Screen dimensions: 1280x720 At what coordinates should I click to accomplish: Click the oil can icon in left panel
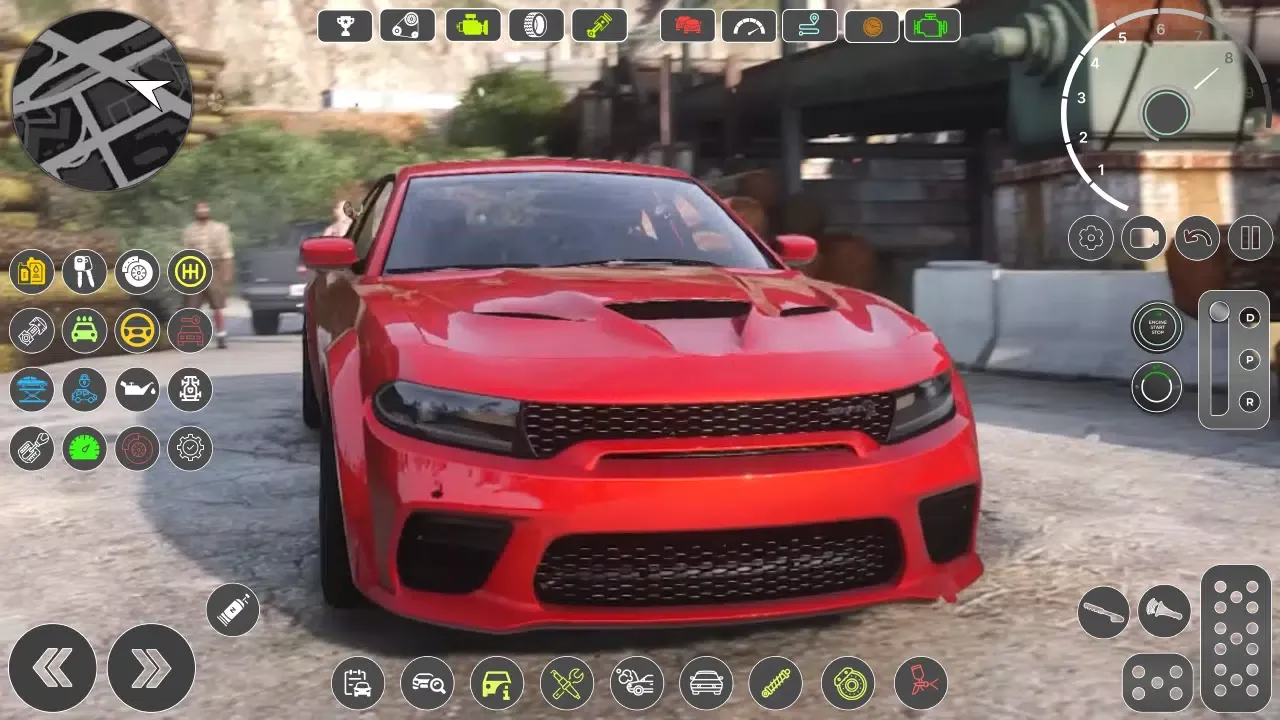pos(137,390)
